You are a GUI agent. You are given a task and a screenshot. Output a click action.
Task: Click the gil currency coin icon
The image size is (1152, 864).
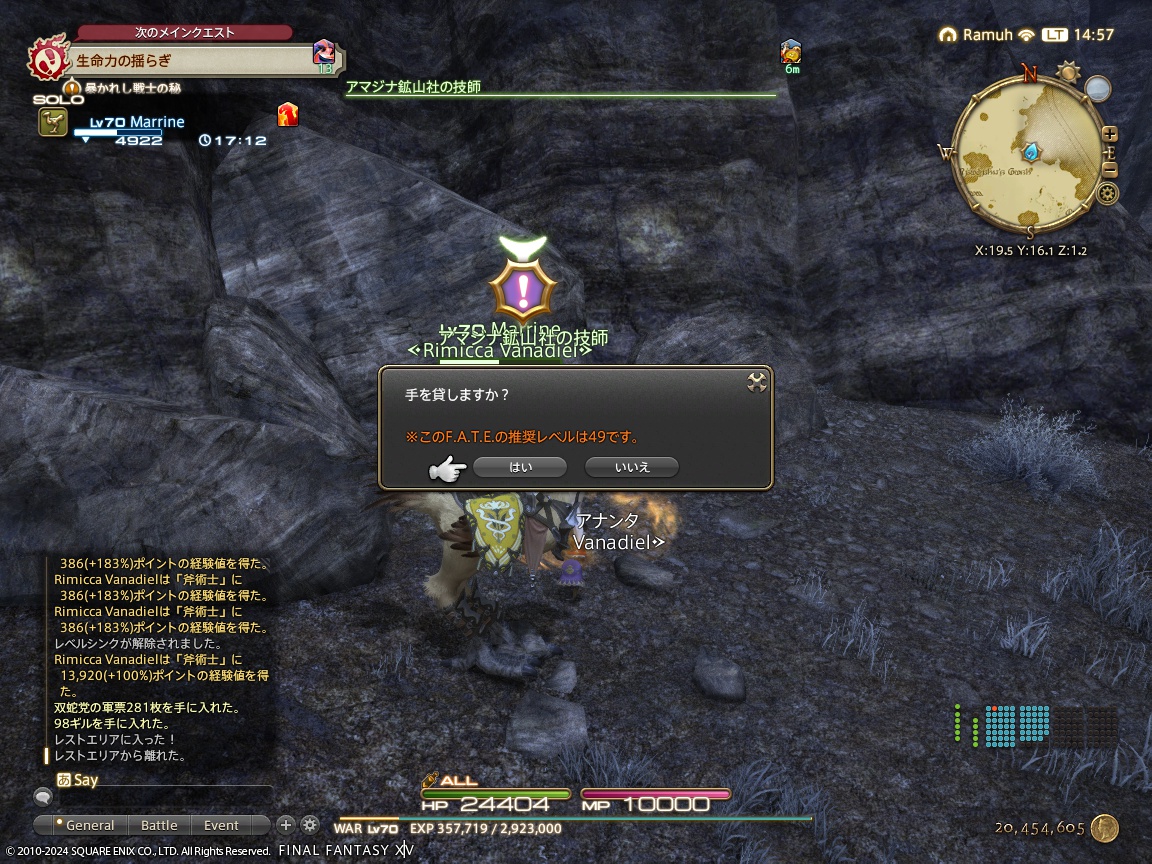click(1105, 828)
